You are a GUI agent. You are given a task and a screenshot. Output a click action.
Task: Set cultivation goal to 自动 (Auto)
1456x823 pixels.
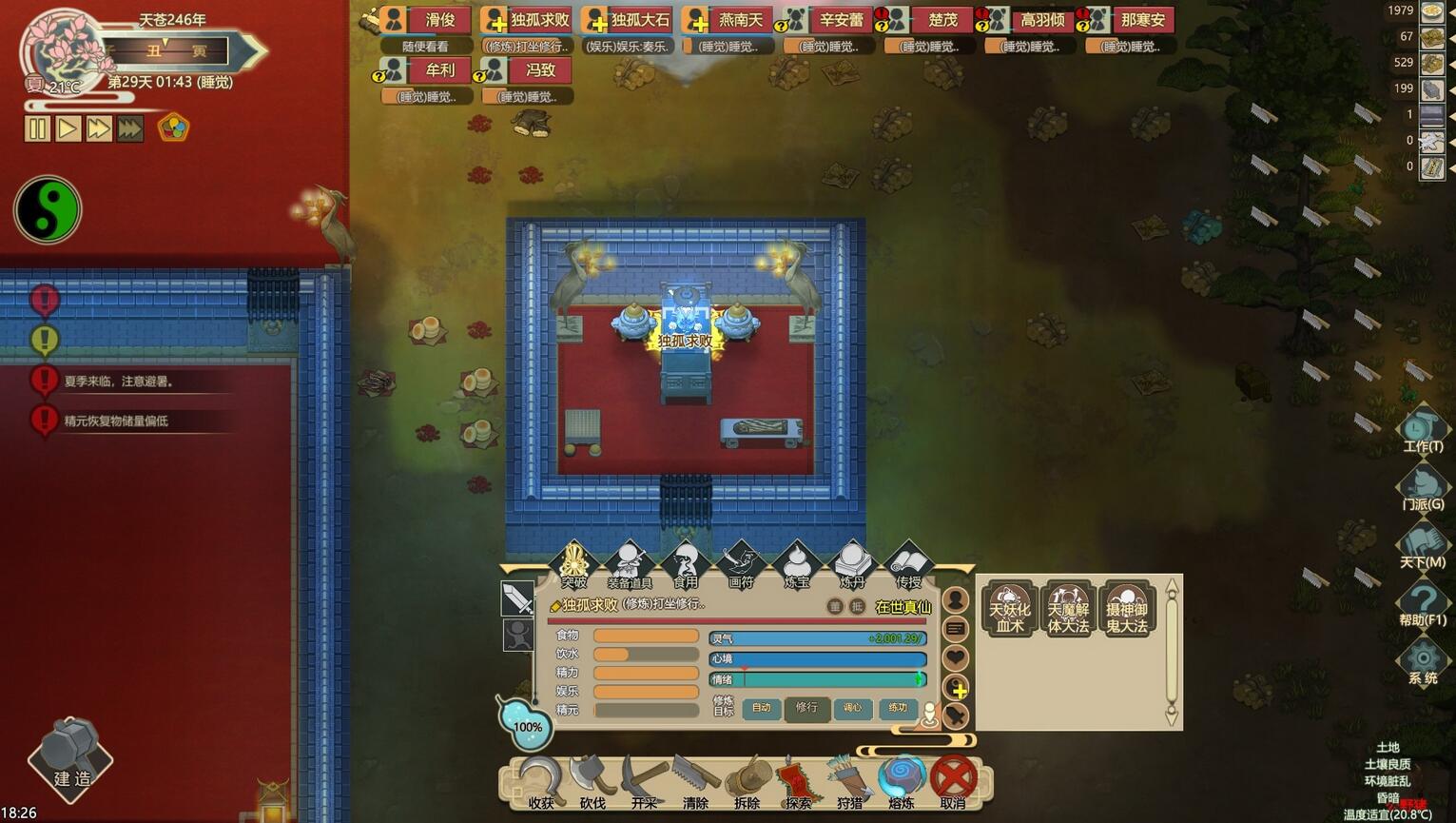[762, 708]
